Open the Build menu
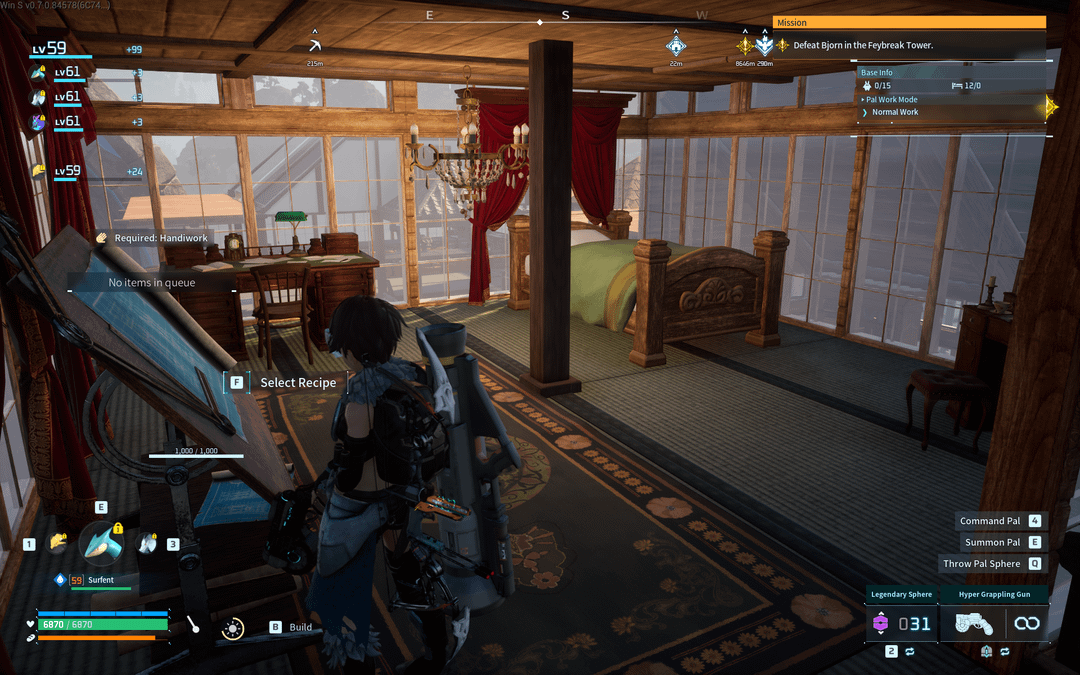The height and width of the screenshot is (675, 1080). pos(300,627)
